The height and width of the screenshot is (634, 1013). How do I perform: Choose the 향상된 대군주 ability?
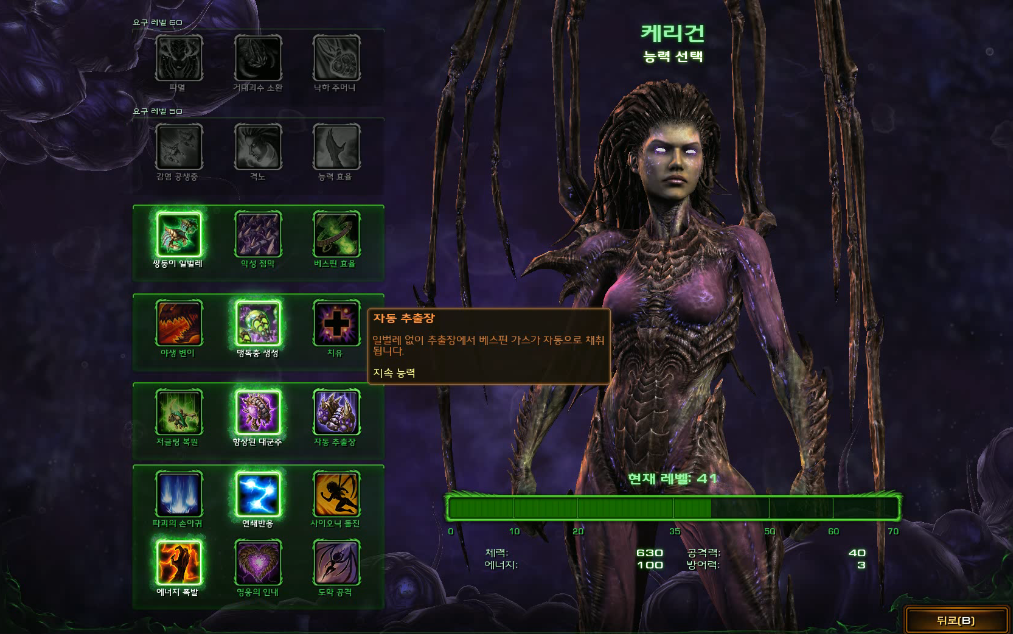click(x=258, y=411)
